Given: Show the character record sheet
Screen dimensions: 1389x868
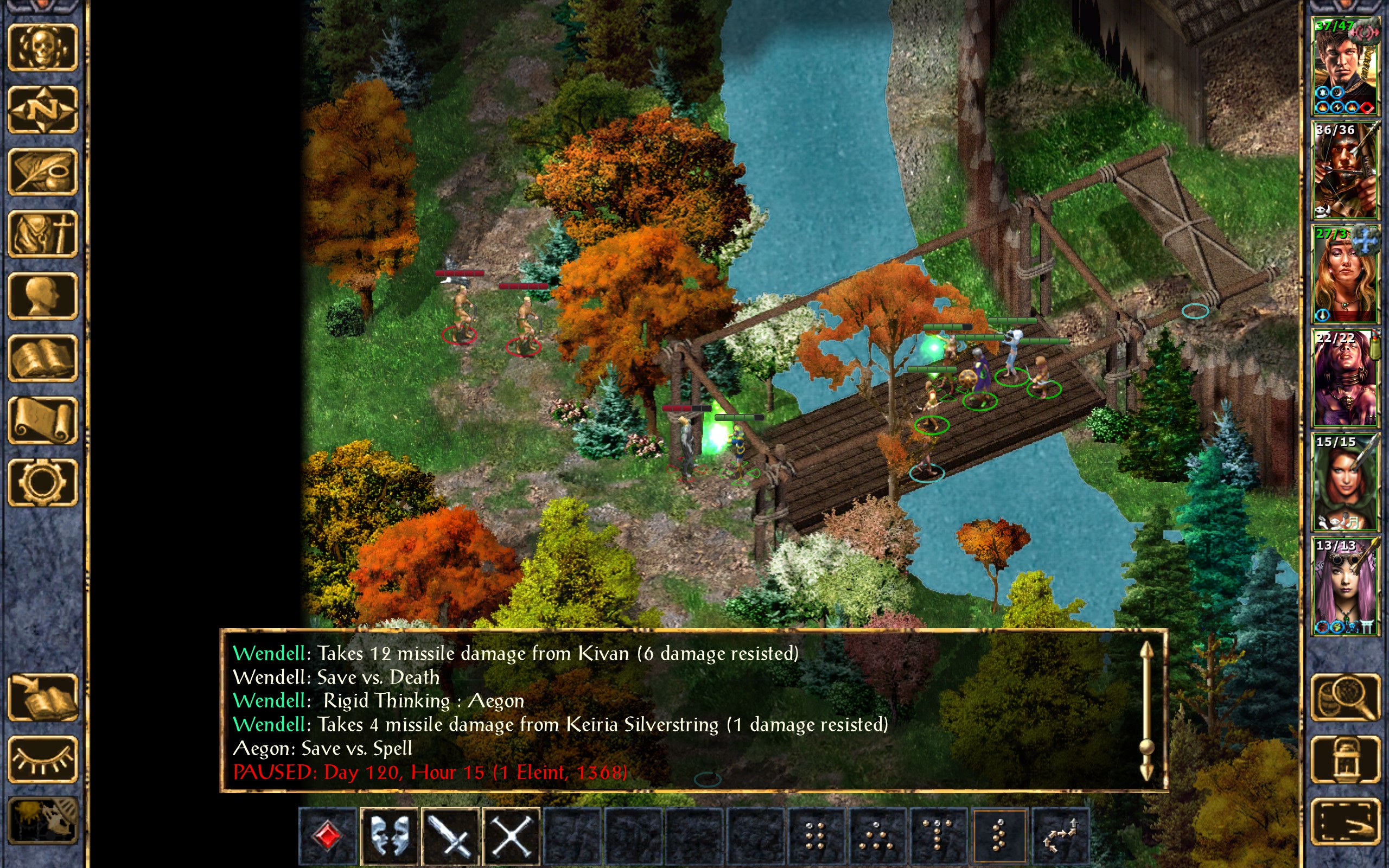Looking at the screenshot, I should point(42,296).
